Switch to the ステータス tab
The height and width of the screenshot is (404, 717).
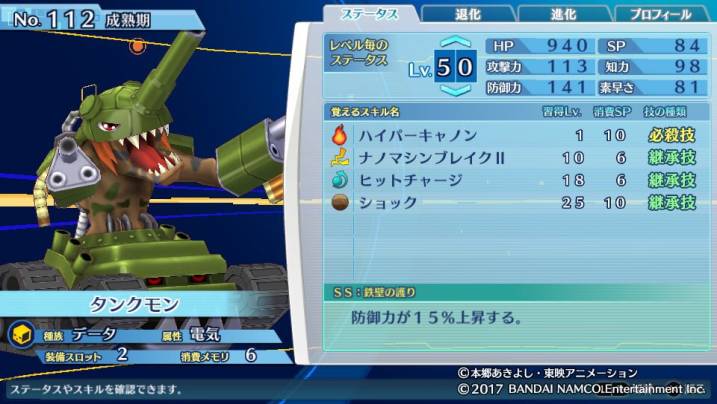pos(369,14)
